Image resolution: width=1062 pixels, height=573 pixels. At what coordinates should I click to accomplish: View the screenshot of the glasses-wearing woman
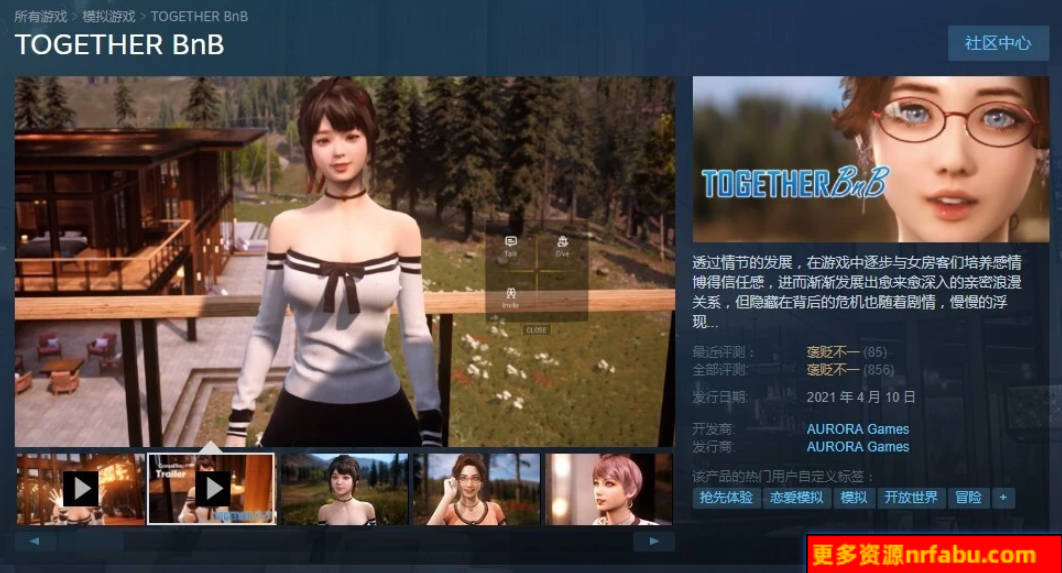coord(476,488)
